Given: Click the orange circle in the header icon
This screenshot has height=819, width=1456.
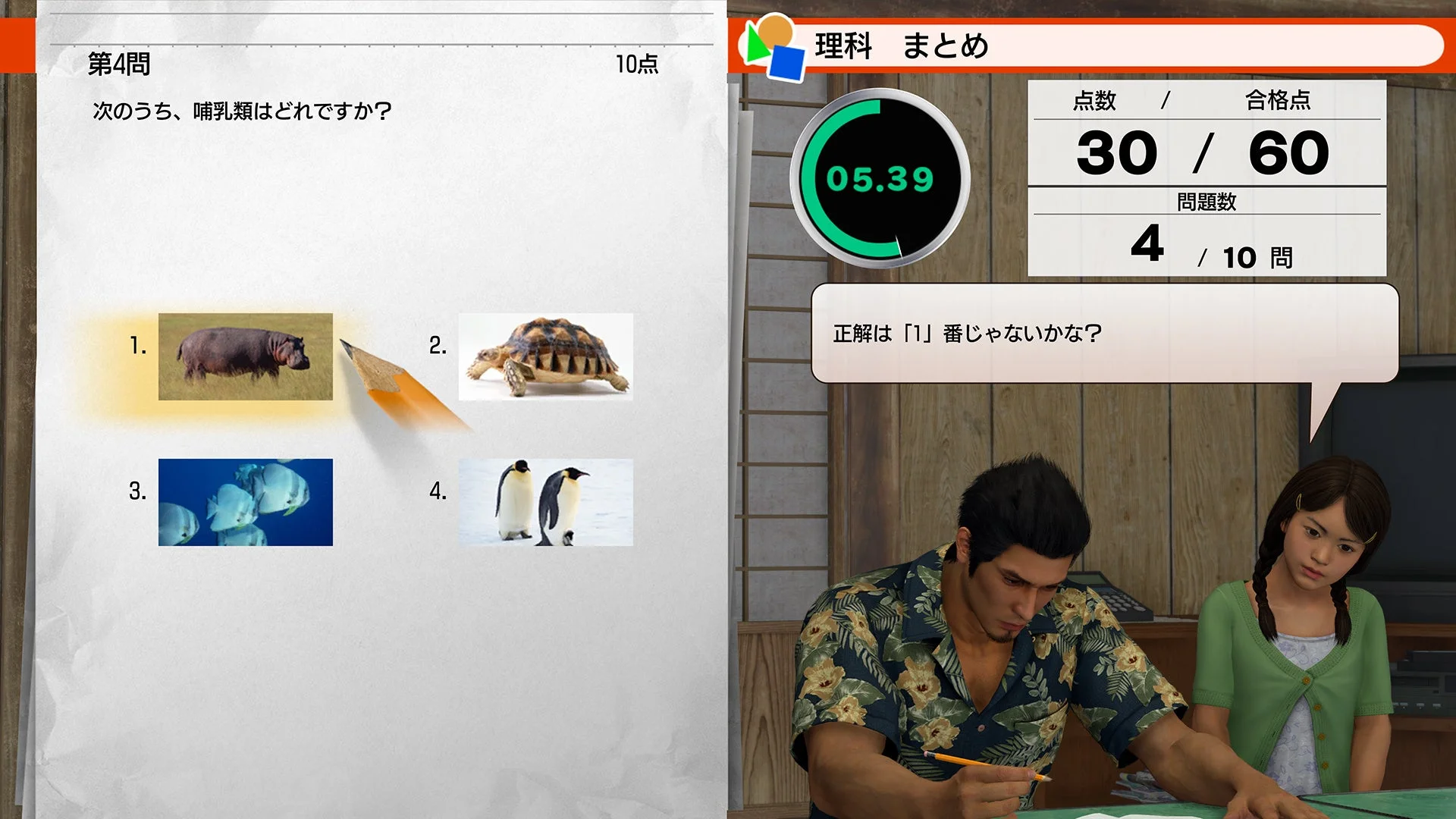Looking at the screenshot, I should coord(776,29).
